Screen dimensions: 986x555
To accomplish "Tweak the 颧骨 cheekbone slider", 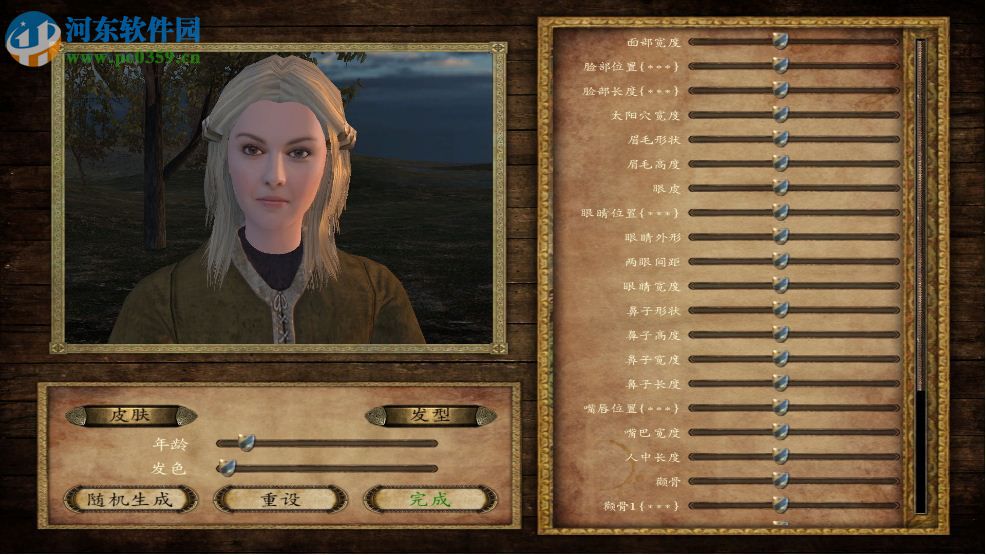I will [780, 480].
